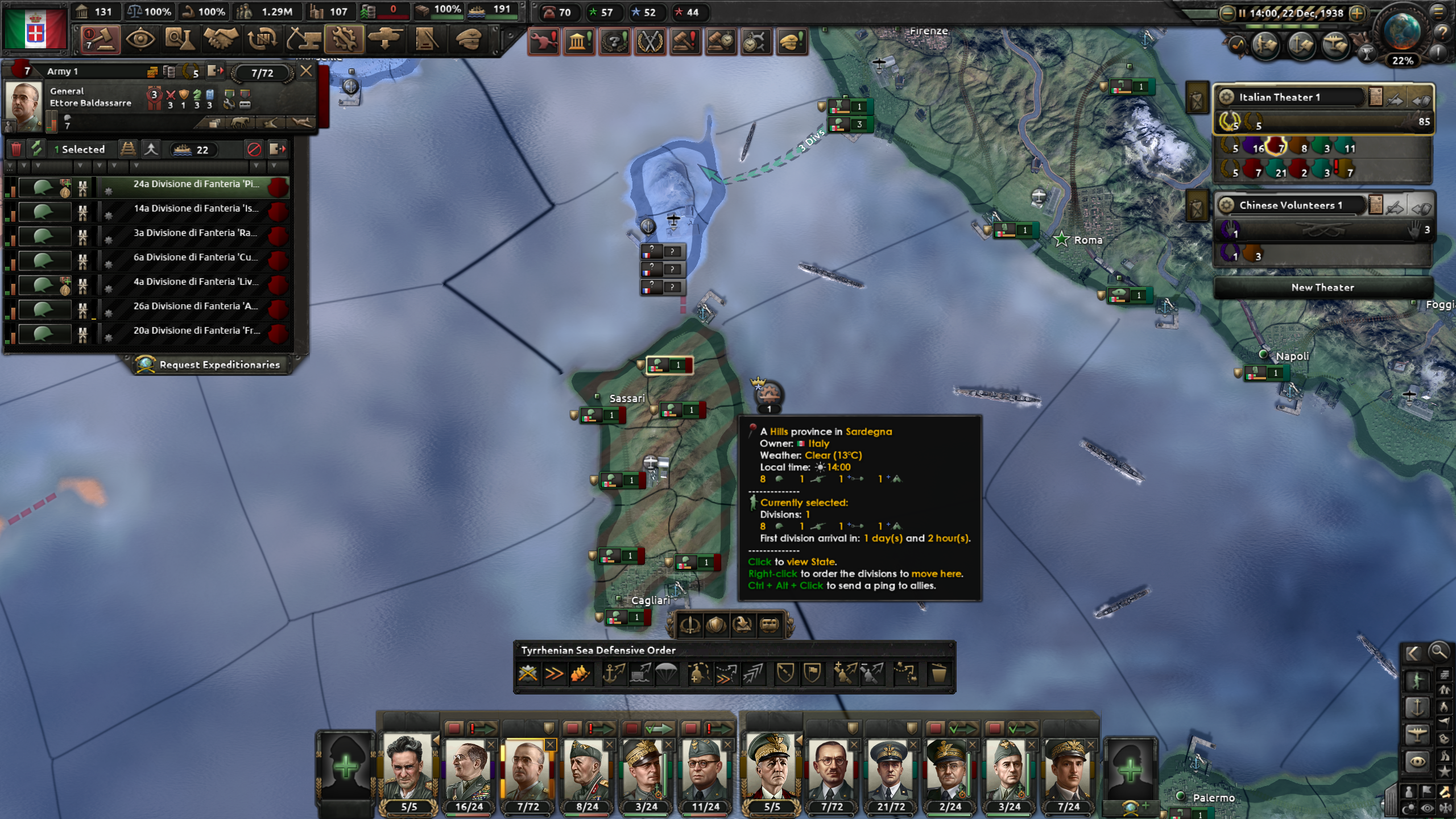
Task: Select the Italian Theater 1 header
Action: 1291,97
